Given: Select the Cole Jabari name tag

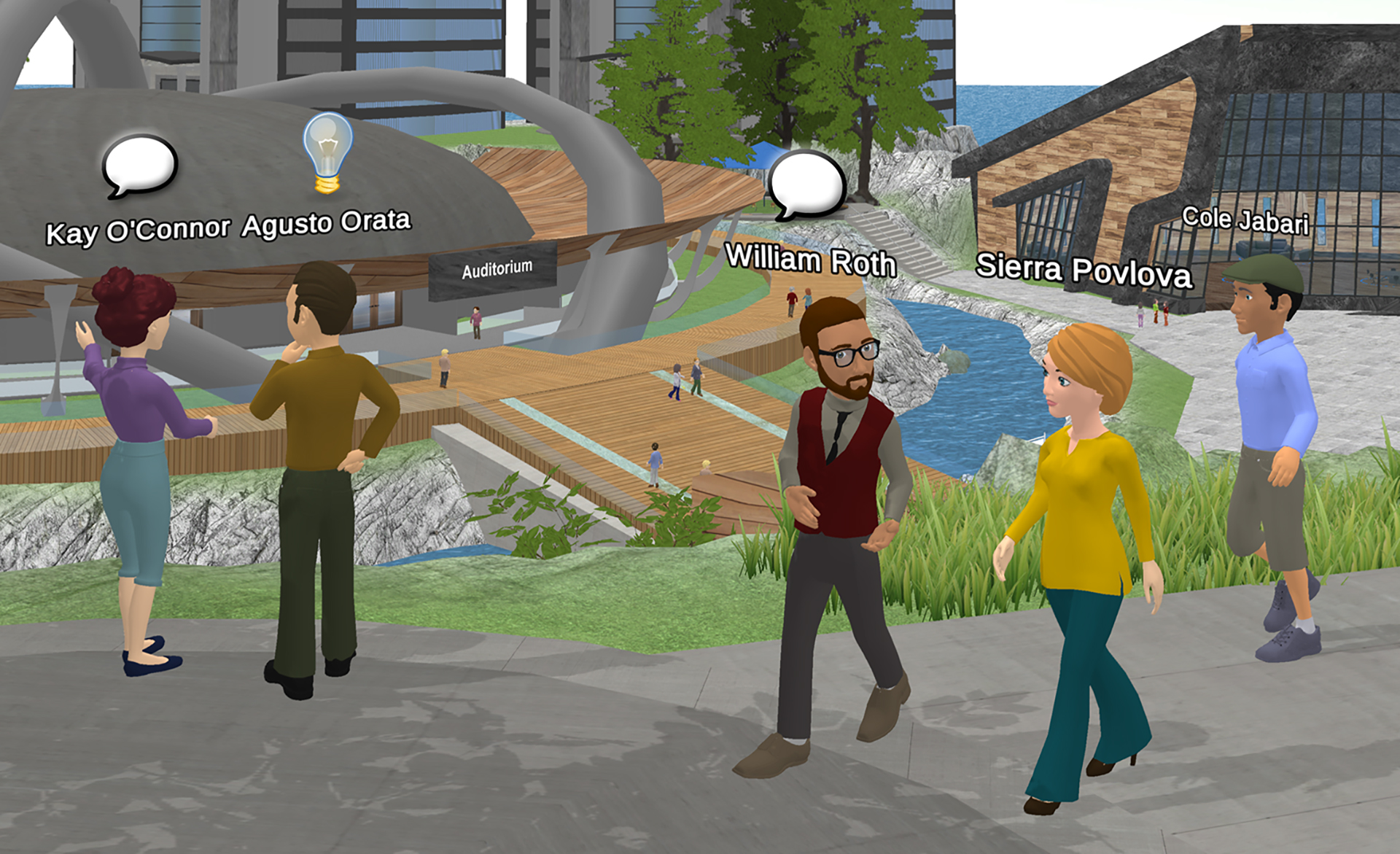Looking at the screenshot, I should click(x=1245, y=220).
